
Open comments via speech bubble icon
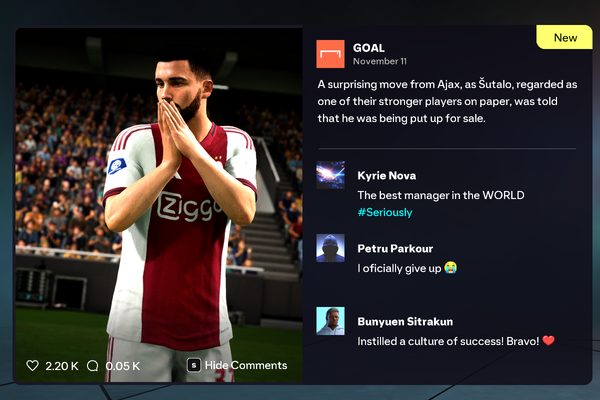pyautogui.click(x=93, y=366)
